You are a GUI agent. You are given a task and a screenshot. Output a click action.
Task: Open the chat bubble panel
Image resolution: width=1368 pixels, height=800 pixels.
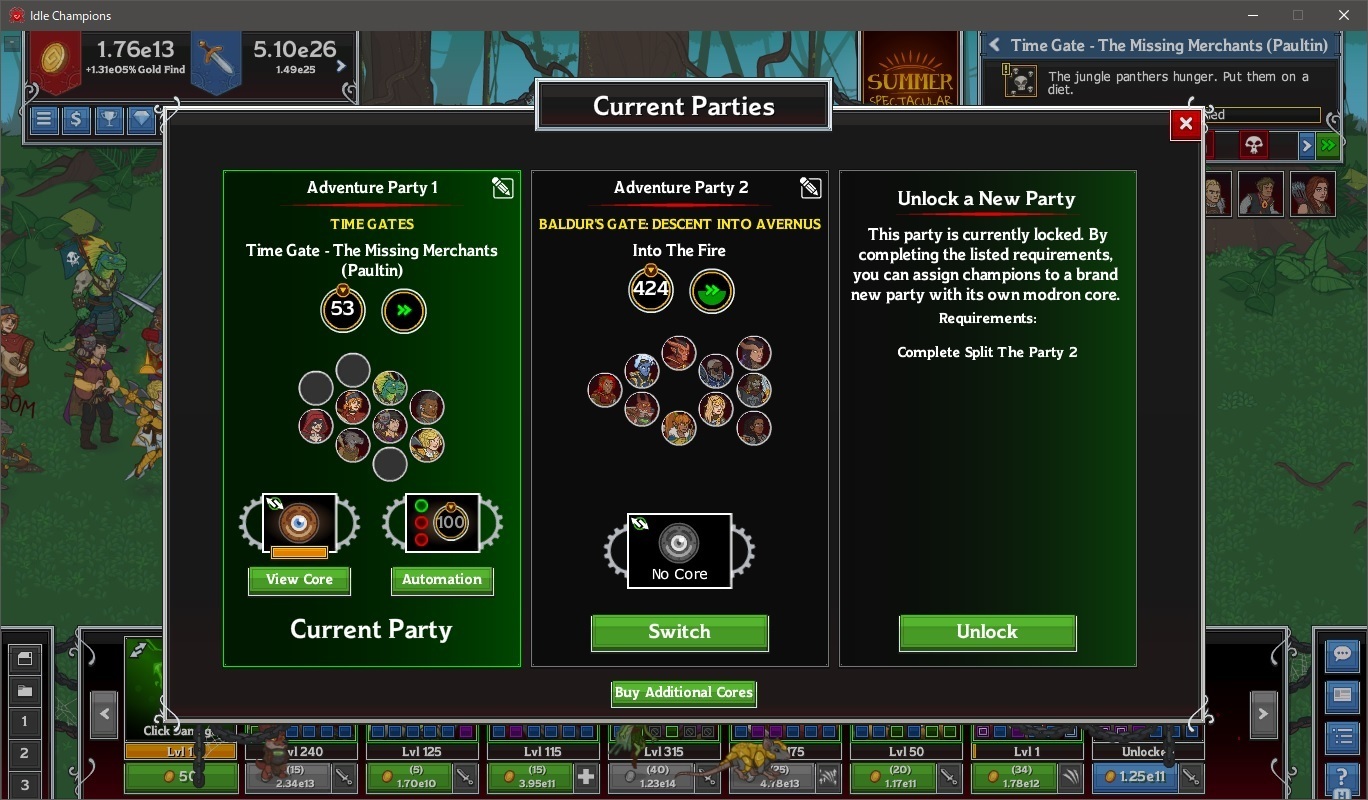tap(1341, 655)
